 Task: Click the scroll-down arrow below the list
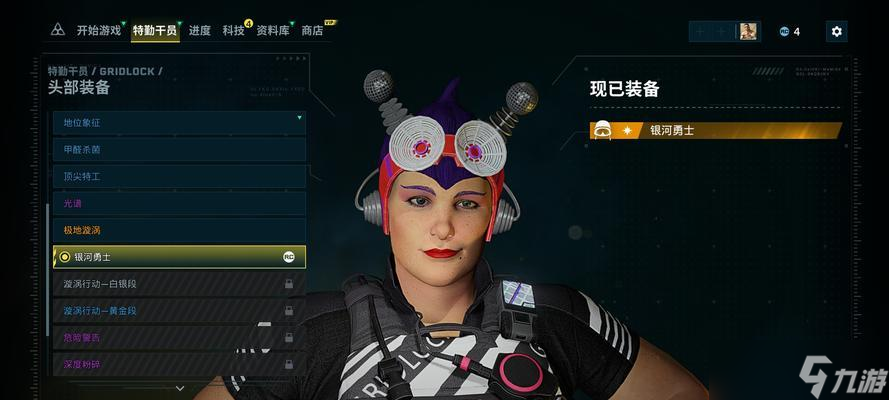[180, 388]
